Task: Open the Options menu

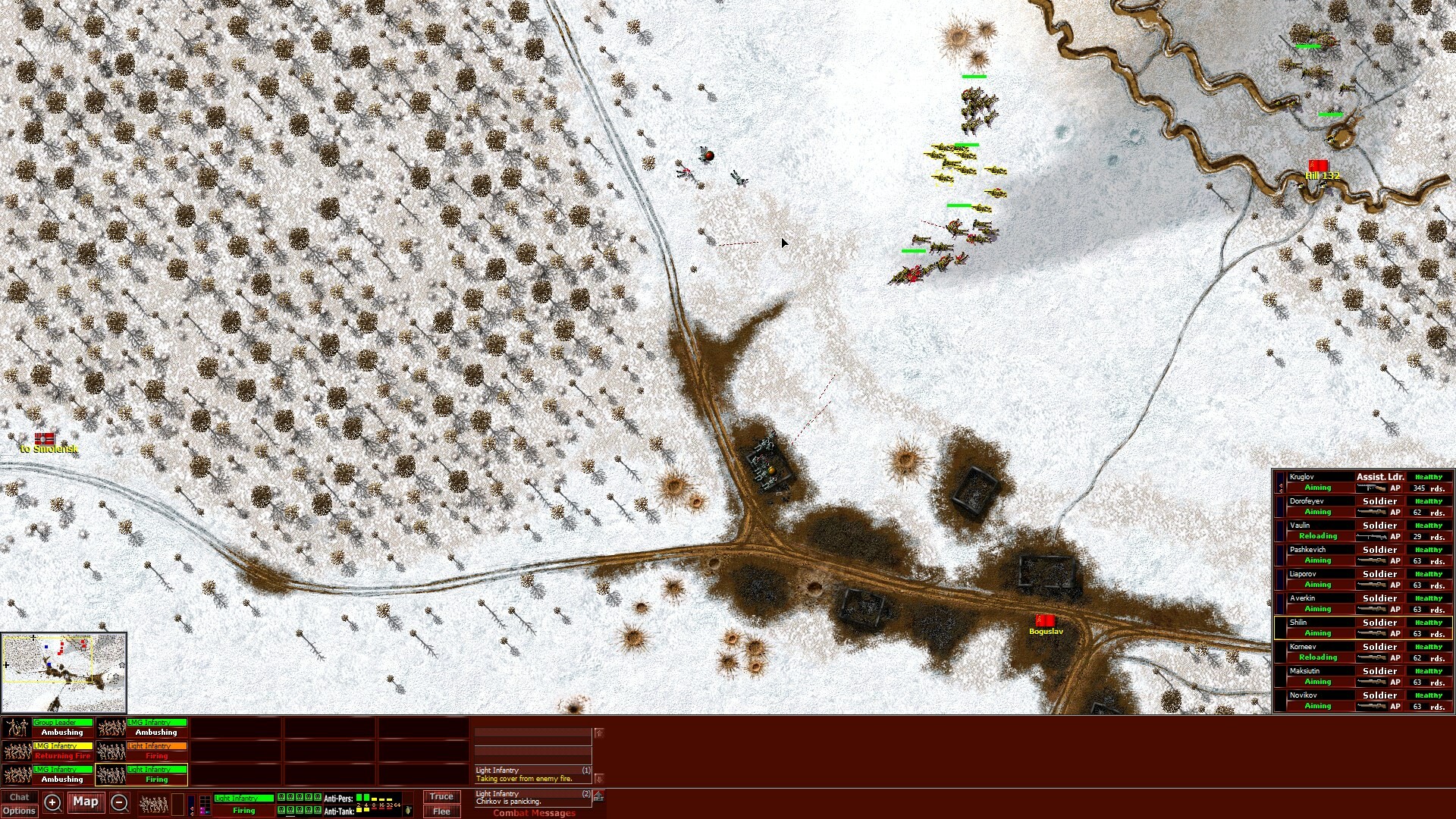Action: tap(19, 810)
